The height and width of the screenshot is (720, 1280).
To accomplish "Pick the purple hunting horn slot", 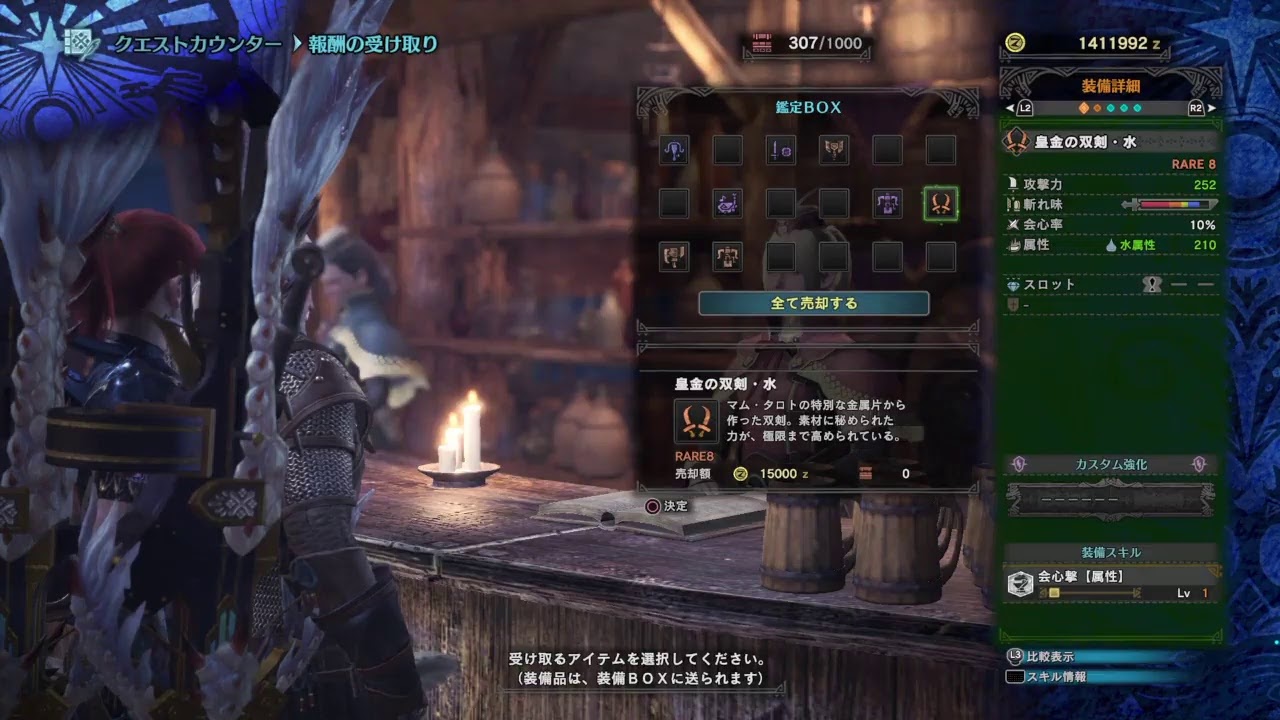I will click(727, 204).
